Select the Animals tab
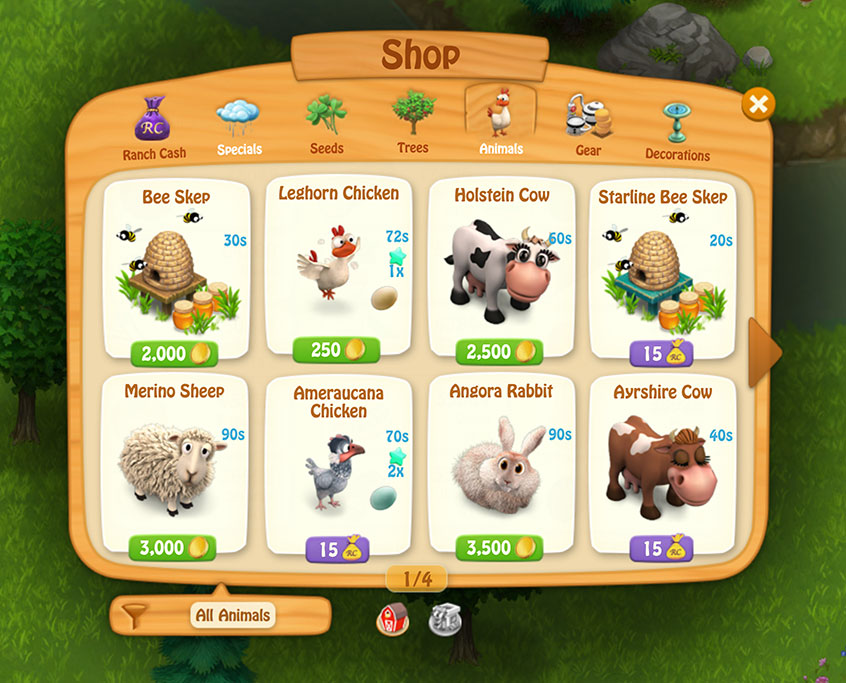 pos(500,124)
